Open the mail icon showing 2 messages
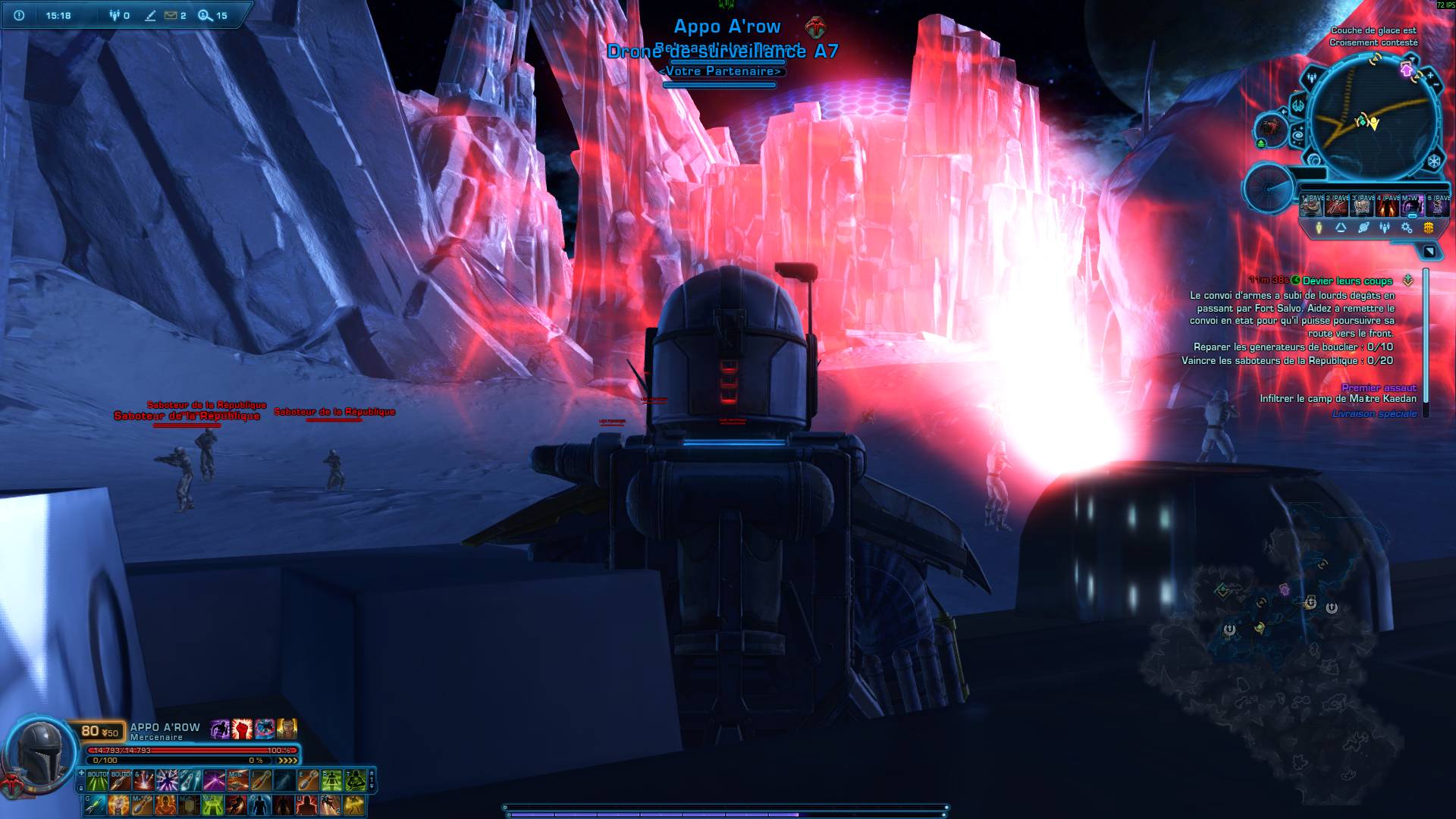Image resolution: width=1456 pixels, height=819 pixels. click(171, 15)
